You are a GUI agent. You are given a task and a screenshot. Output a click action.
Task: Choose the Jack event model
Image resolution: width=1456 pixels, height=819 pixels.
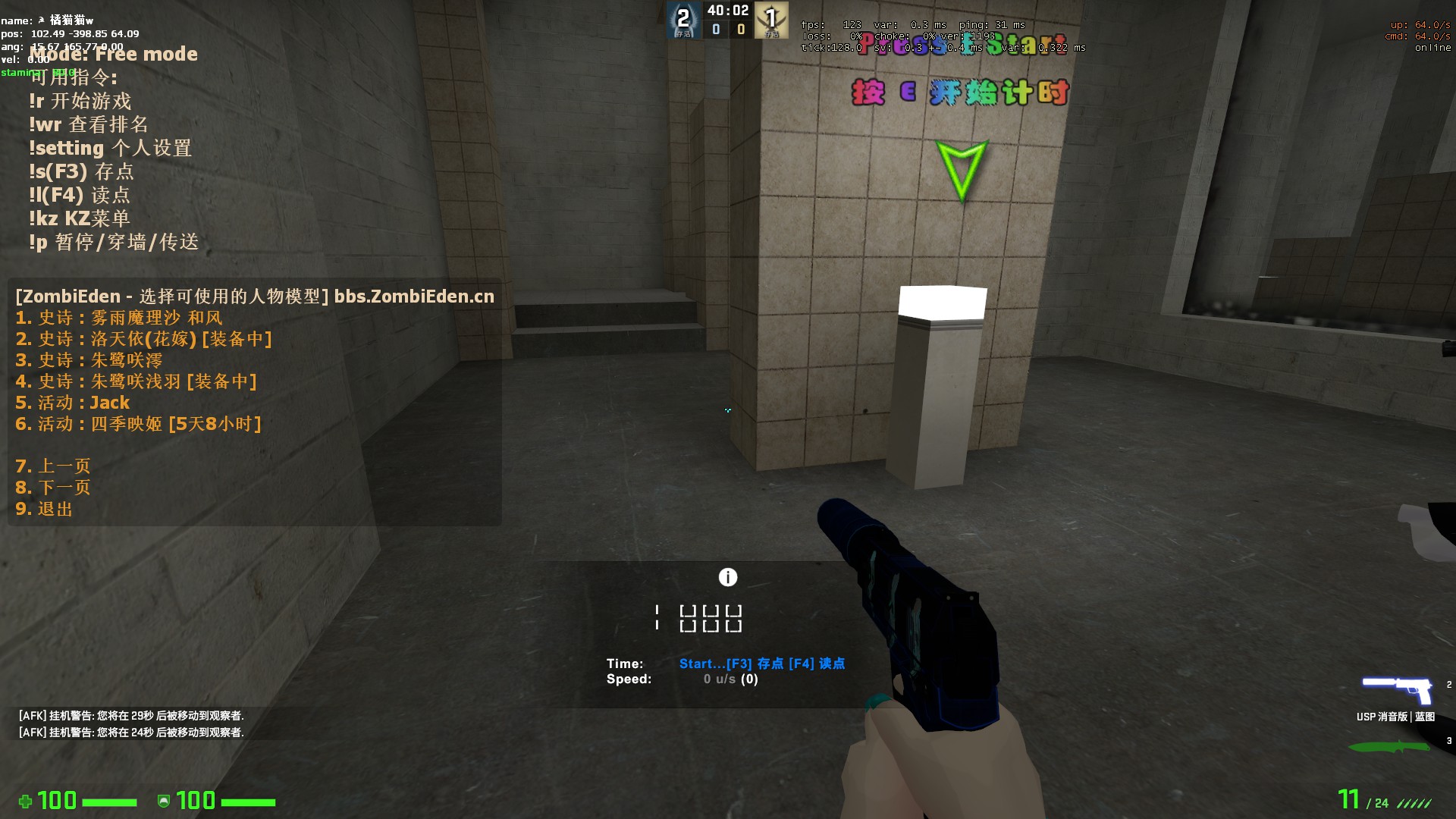(73, 403)
